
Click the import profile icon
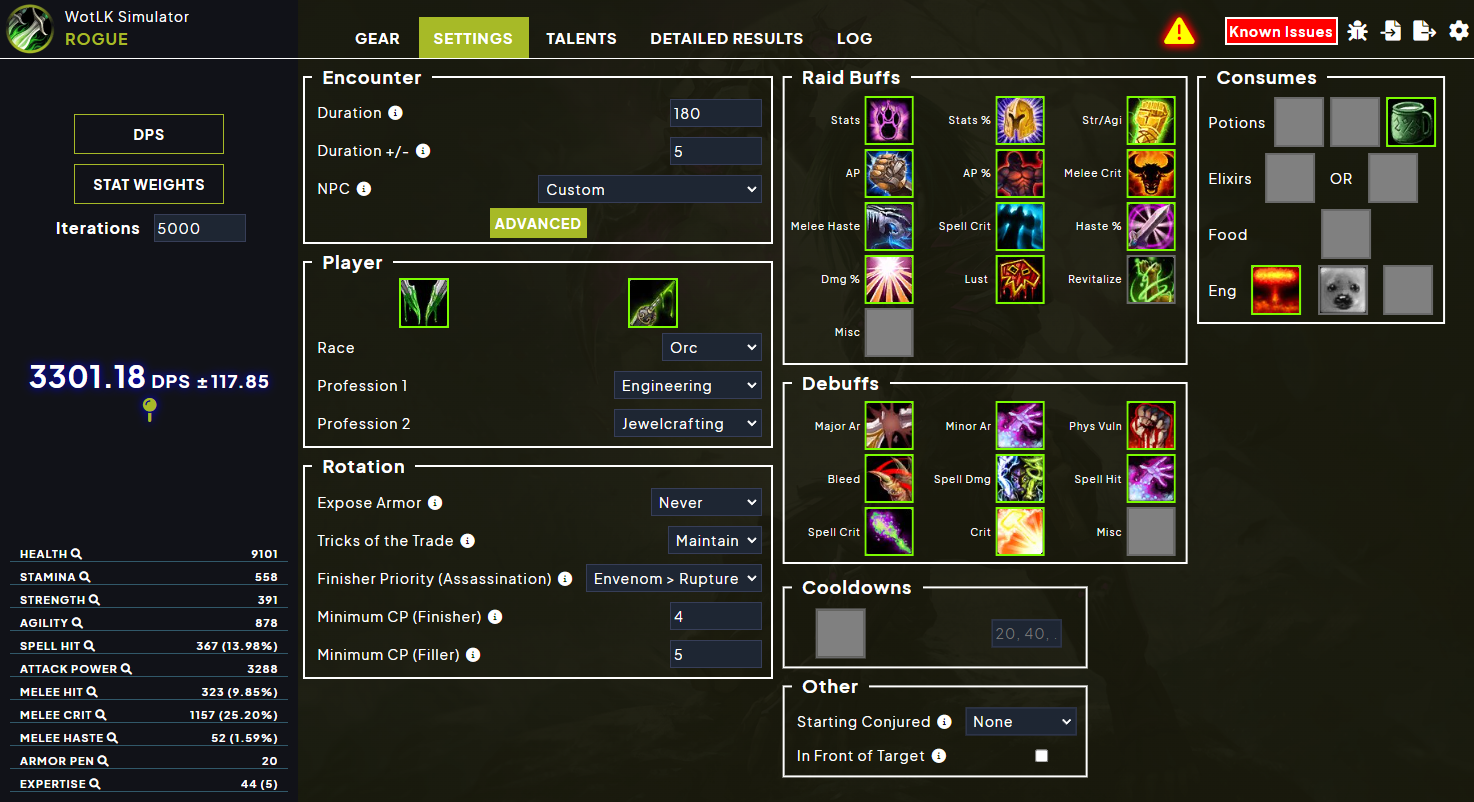[1391, 31]
